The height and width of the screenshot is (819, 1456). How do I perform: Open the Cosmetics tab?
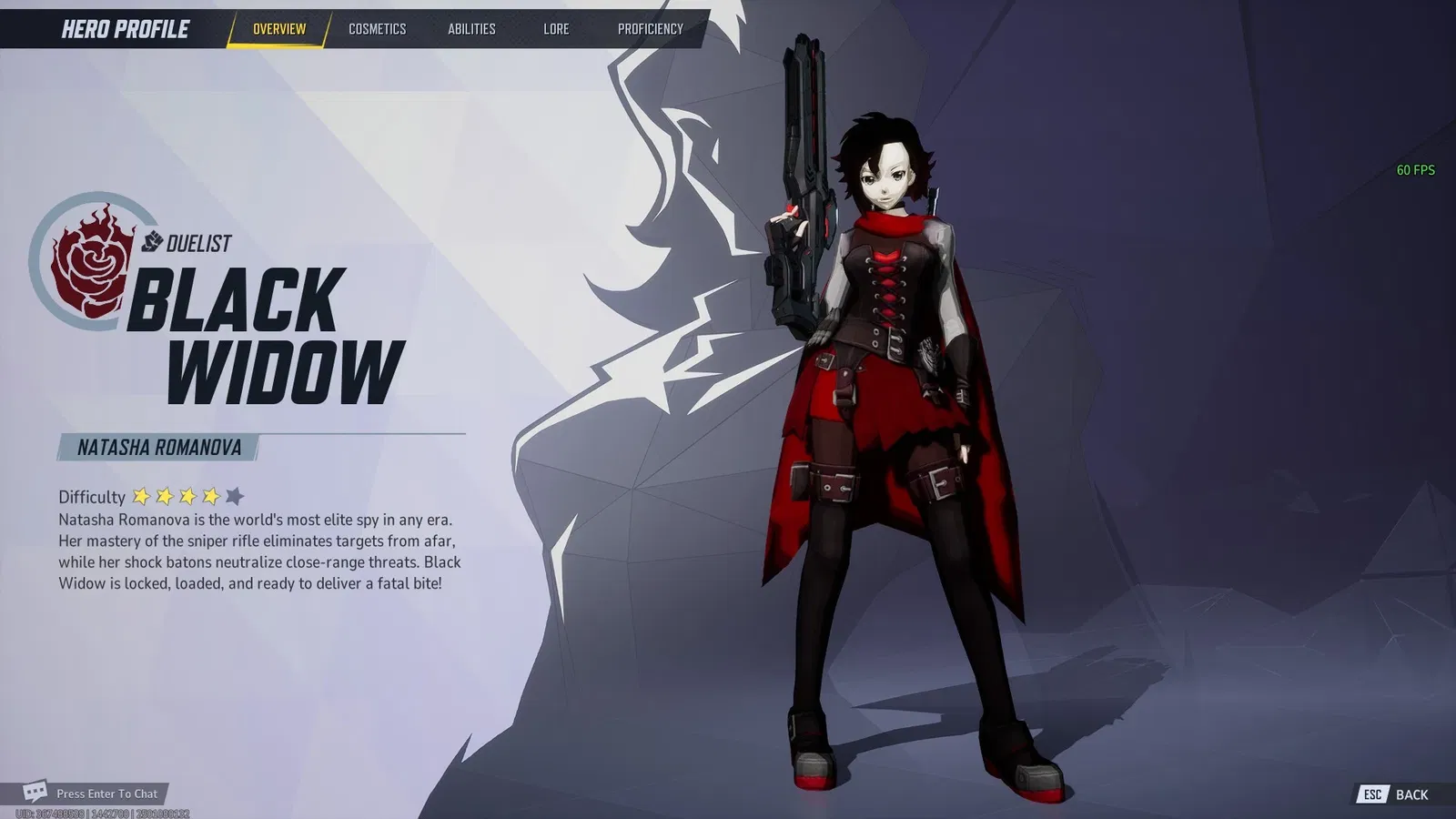[377, 29]
